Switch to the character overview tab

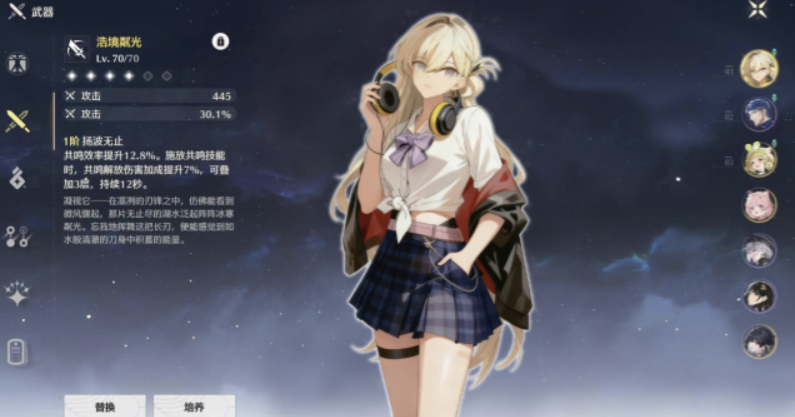(17, 64)
